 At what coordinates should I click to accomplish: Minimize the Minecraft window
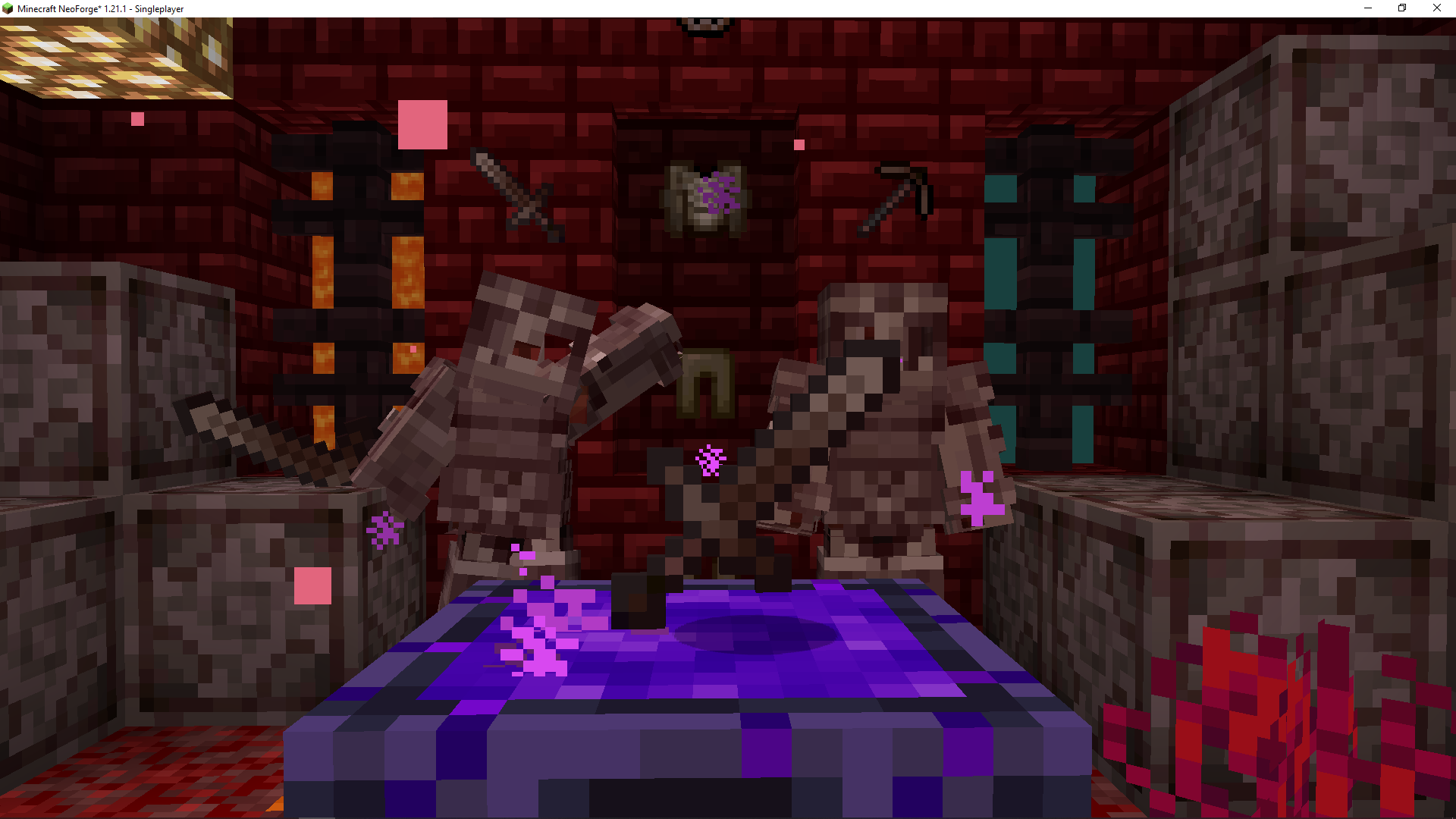(1367, 8)
